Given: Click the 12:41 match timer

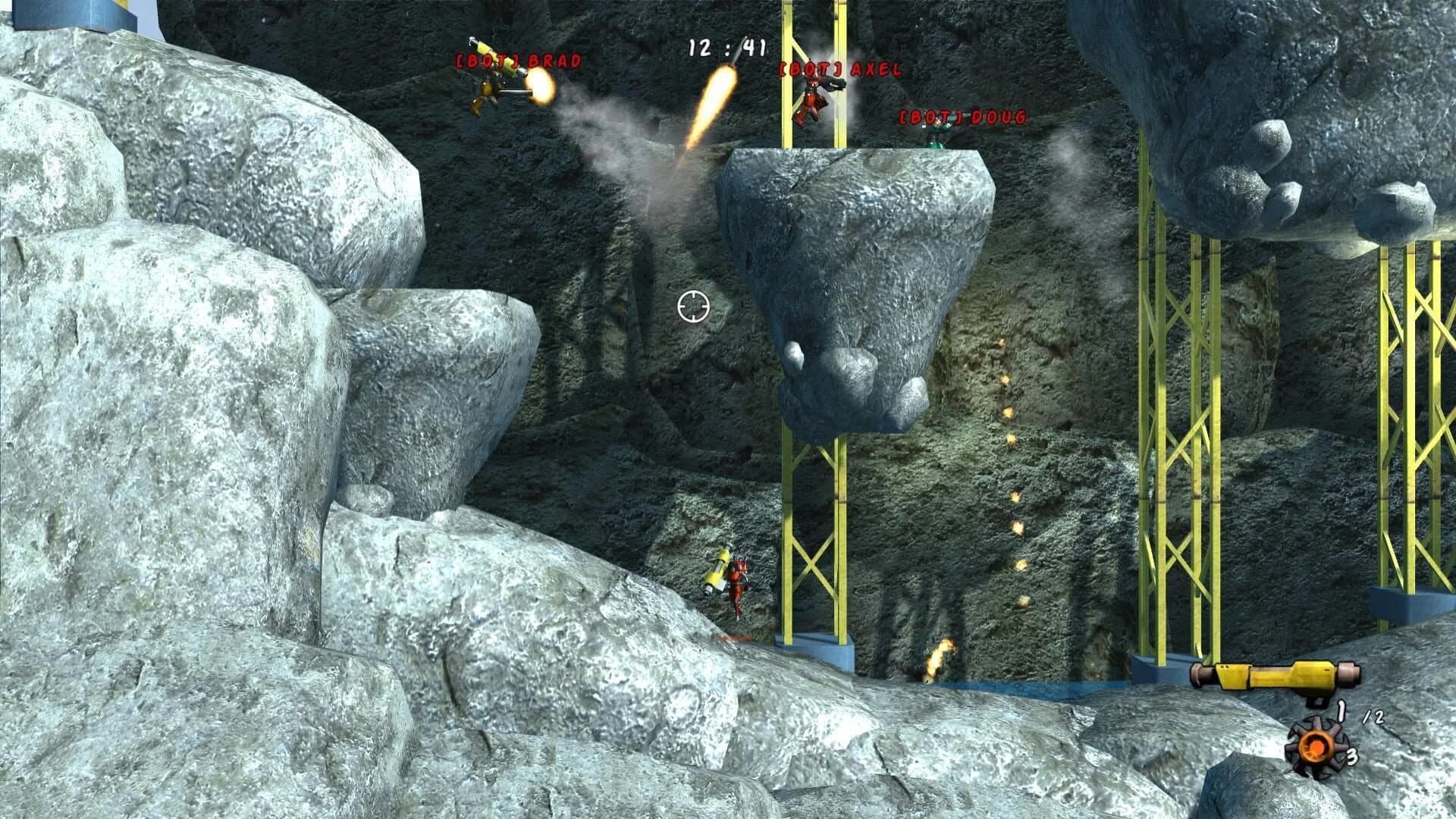Looking at the screenshot, I should [725, 47].
